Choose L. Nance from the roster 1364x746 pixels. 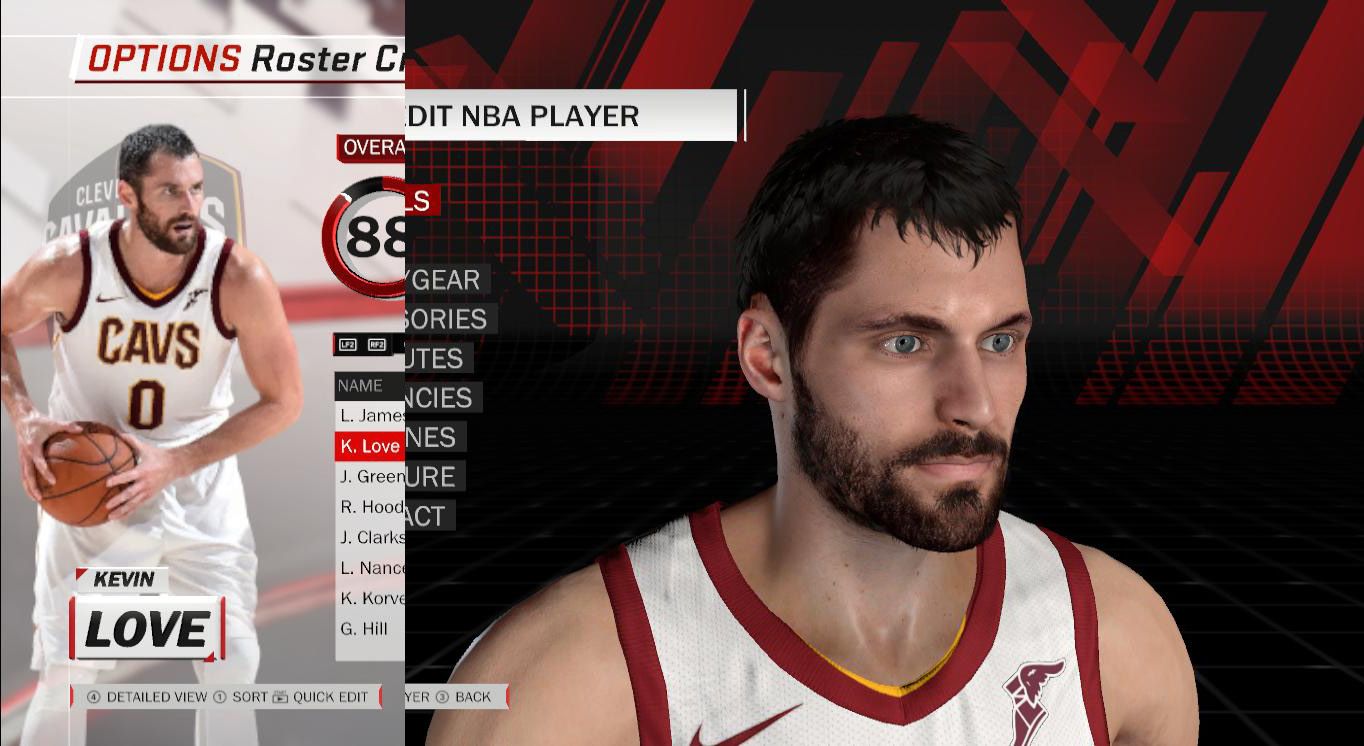click(x=371, y=568)
